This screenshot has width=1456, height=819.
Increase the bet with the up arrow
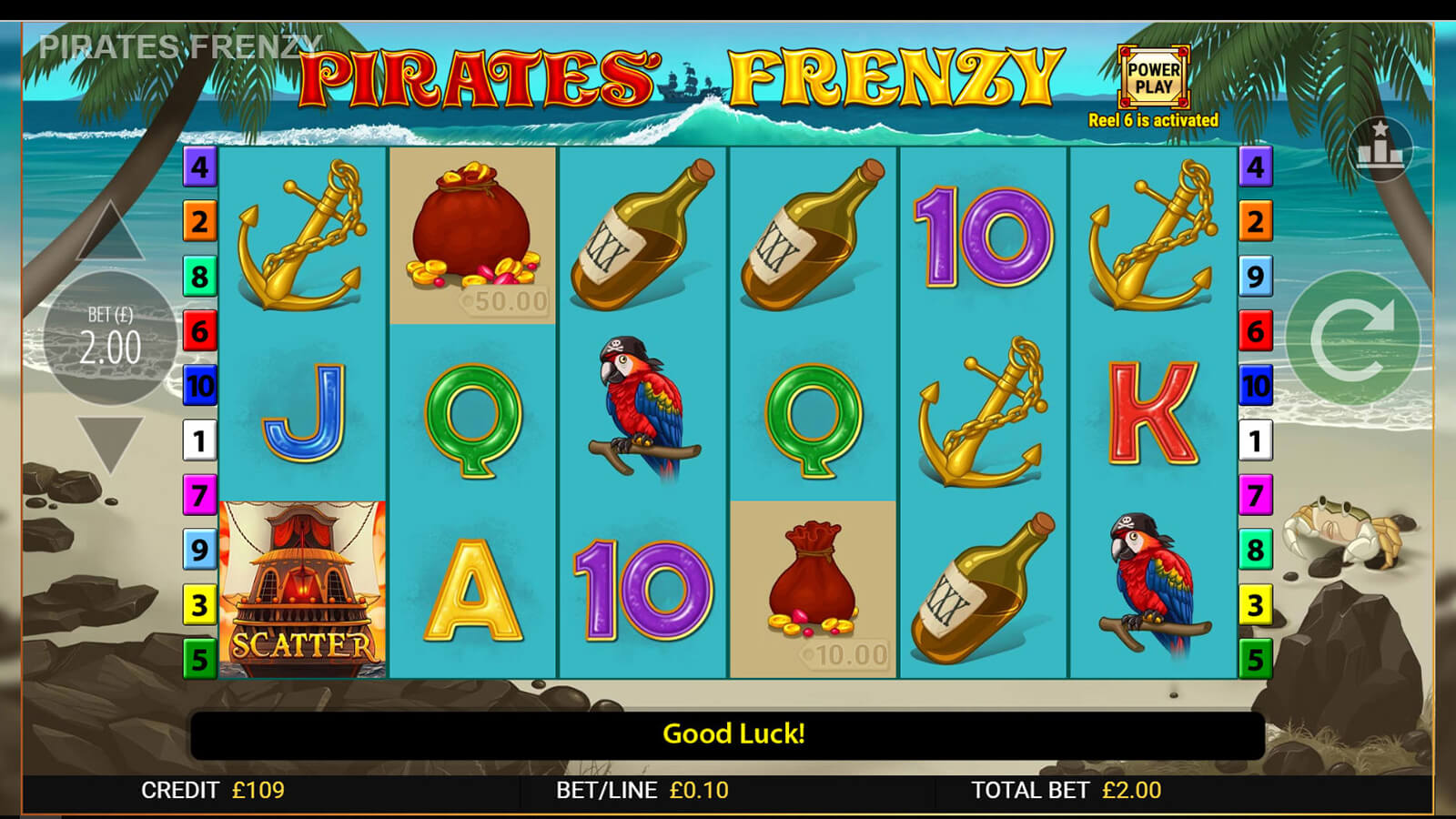tap(110, 233)
